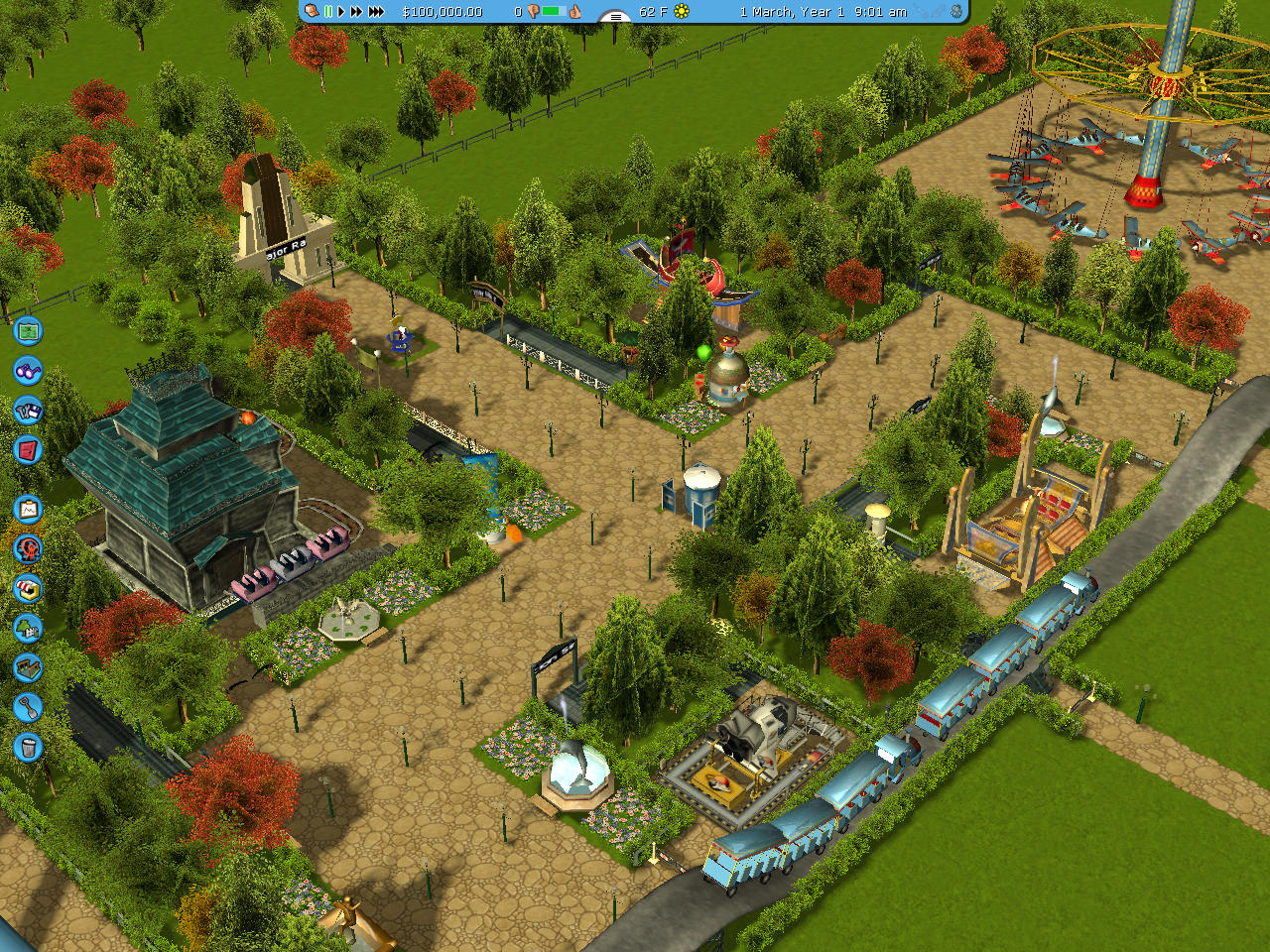
Task: Show the weather forecast via the sun icon
Action: 682,12
